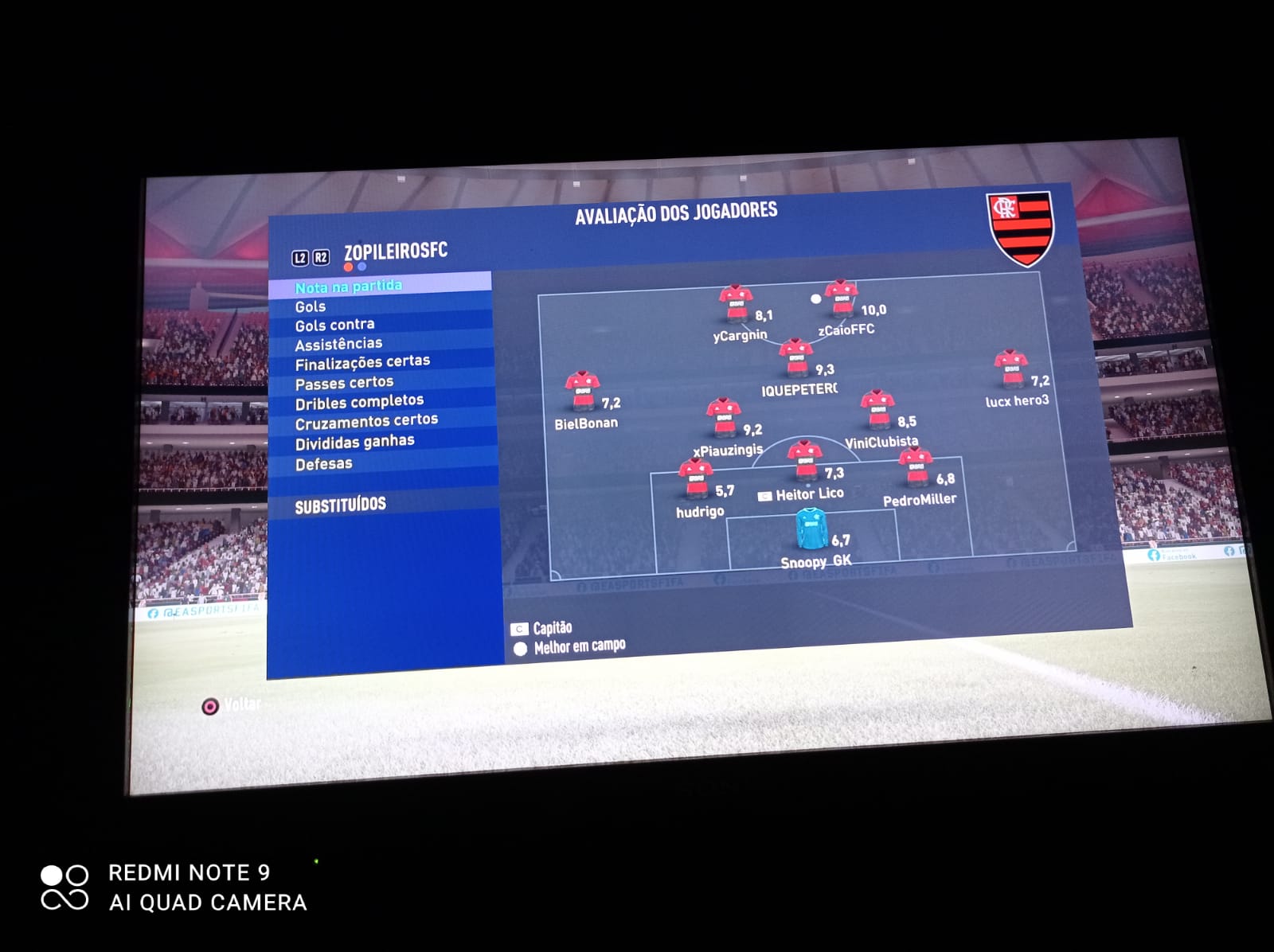The width and height of the screenshot is (1274, 952).
Task: Pick xPiauzingis on the pitch
Action: coord(724,418)
